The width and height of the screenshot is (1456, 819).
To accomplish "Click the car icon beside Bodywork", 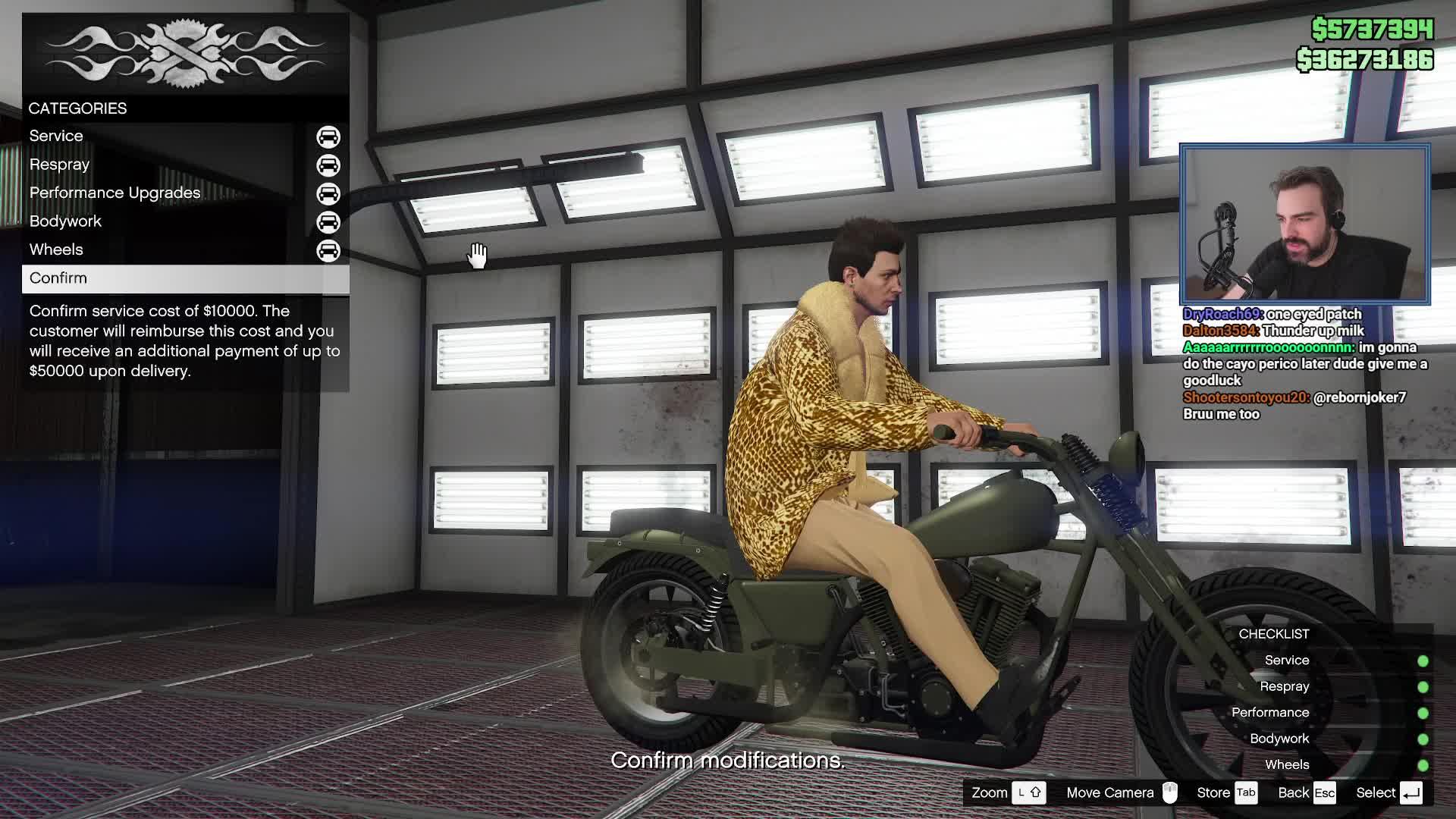I will [x=328, y=221].
